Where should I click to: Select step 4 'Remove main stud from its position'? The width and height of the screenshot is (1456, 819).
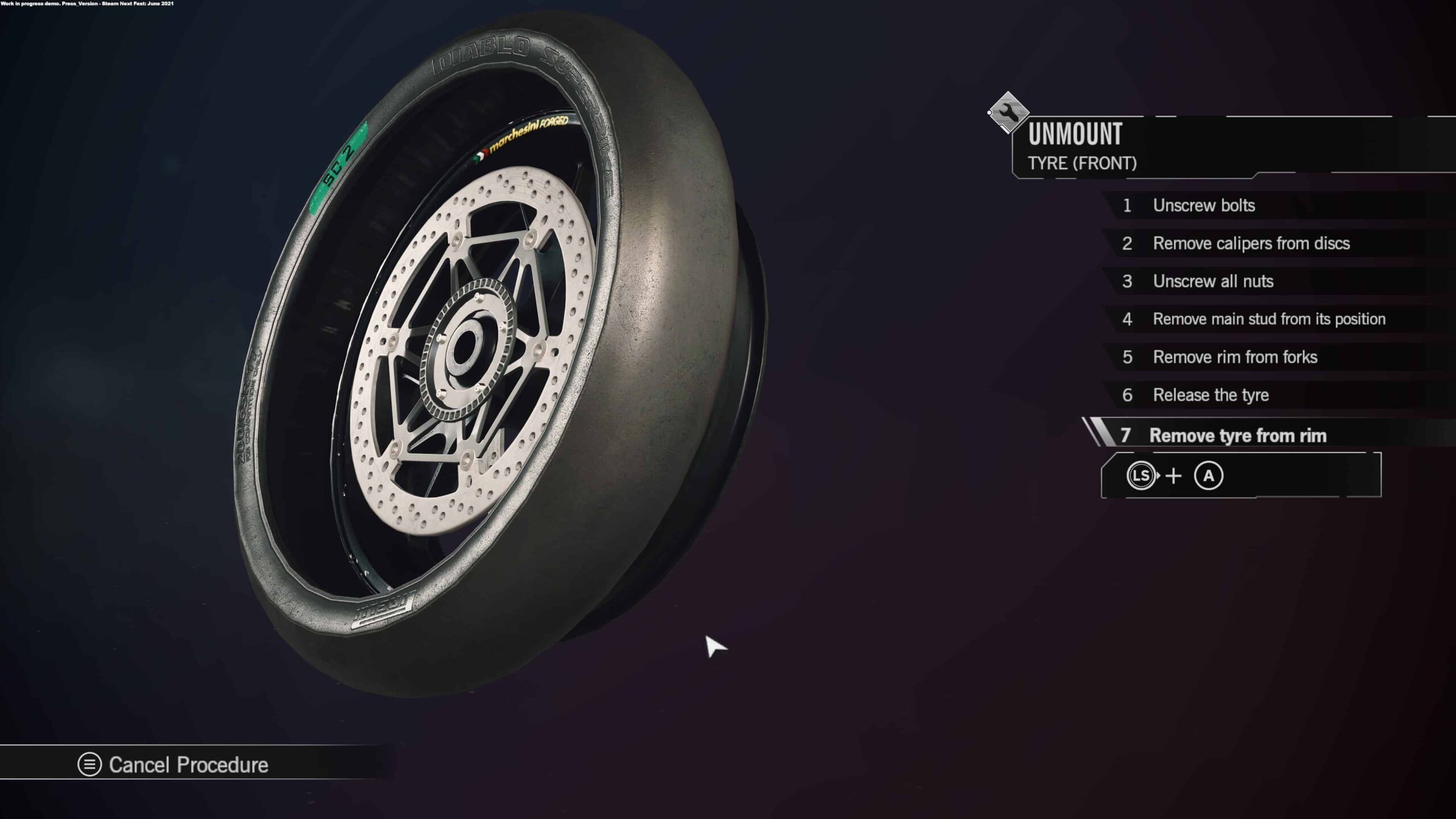coord(1269,319)
